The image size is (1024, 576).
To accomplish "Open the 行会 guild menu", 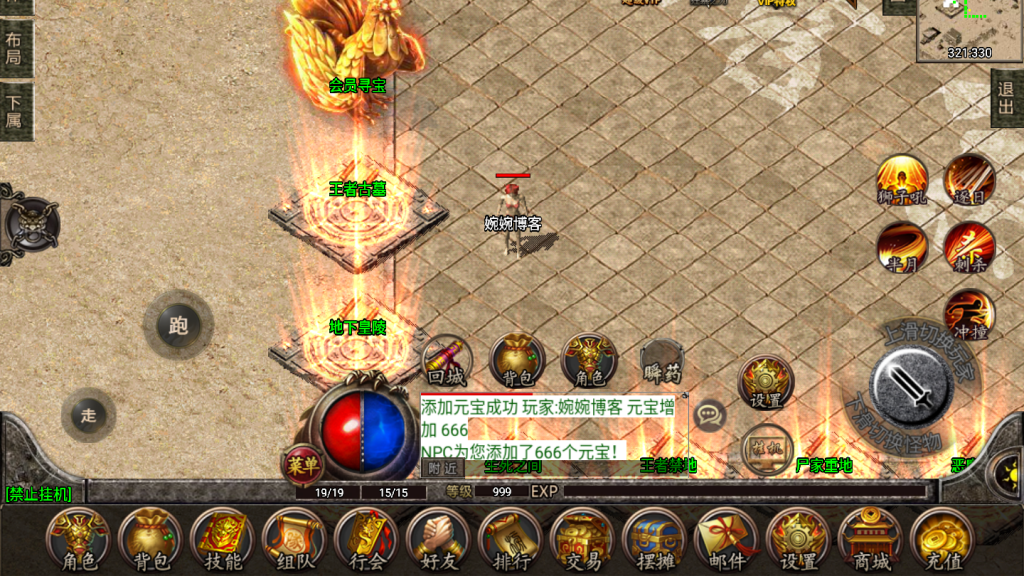I will [x=365, y=539].
